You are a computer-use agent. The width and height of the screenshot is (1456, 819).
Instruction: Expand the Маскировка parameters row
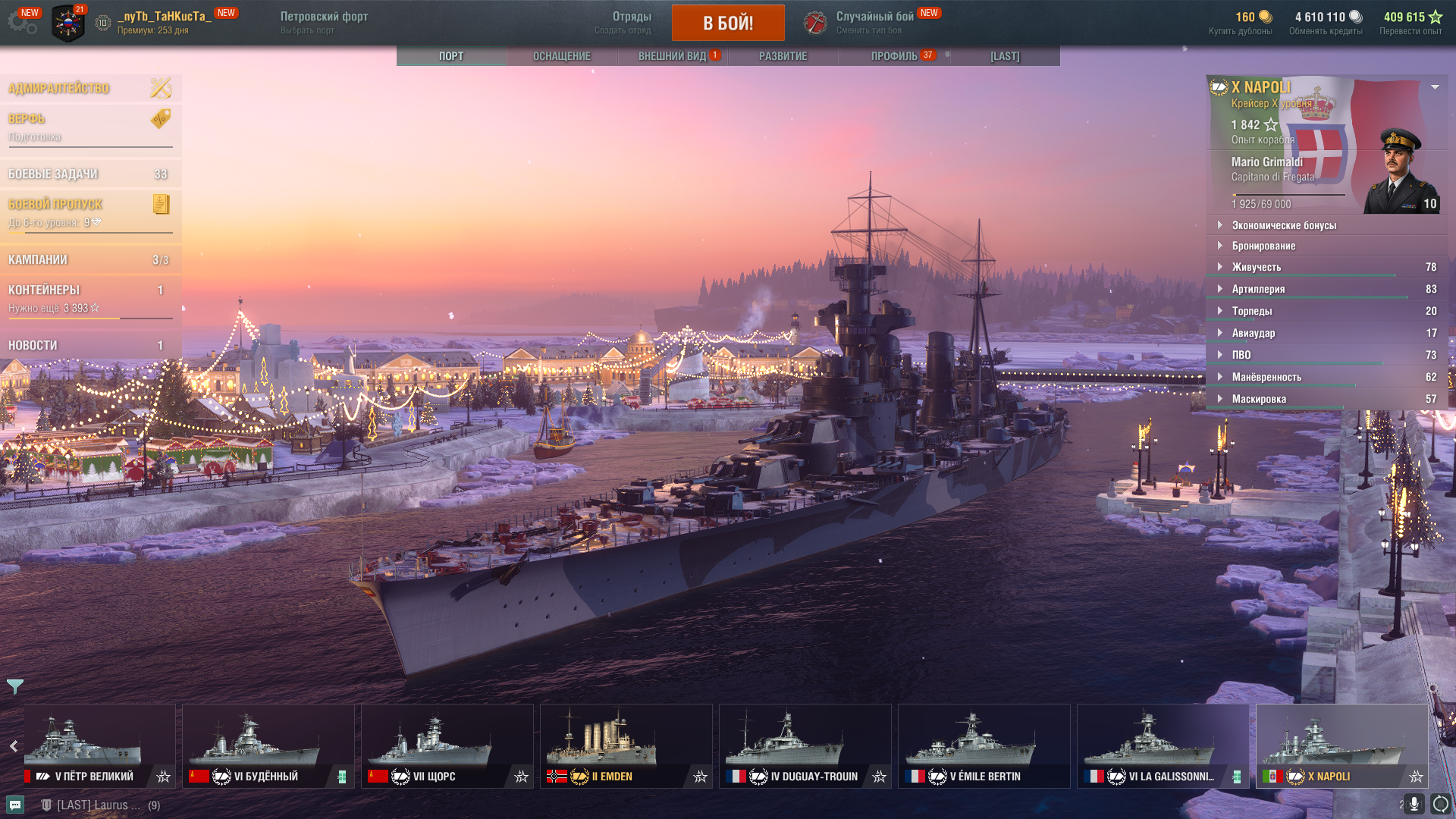pos(1259,399)
